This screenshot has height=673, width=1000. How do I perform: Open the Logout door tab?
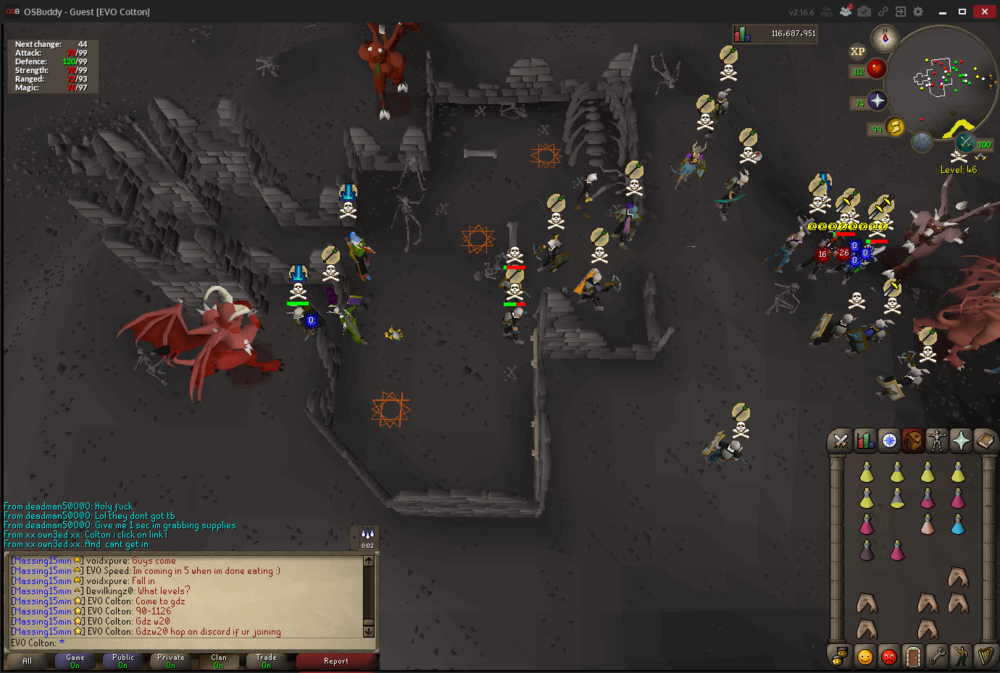[913, 657]
